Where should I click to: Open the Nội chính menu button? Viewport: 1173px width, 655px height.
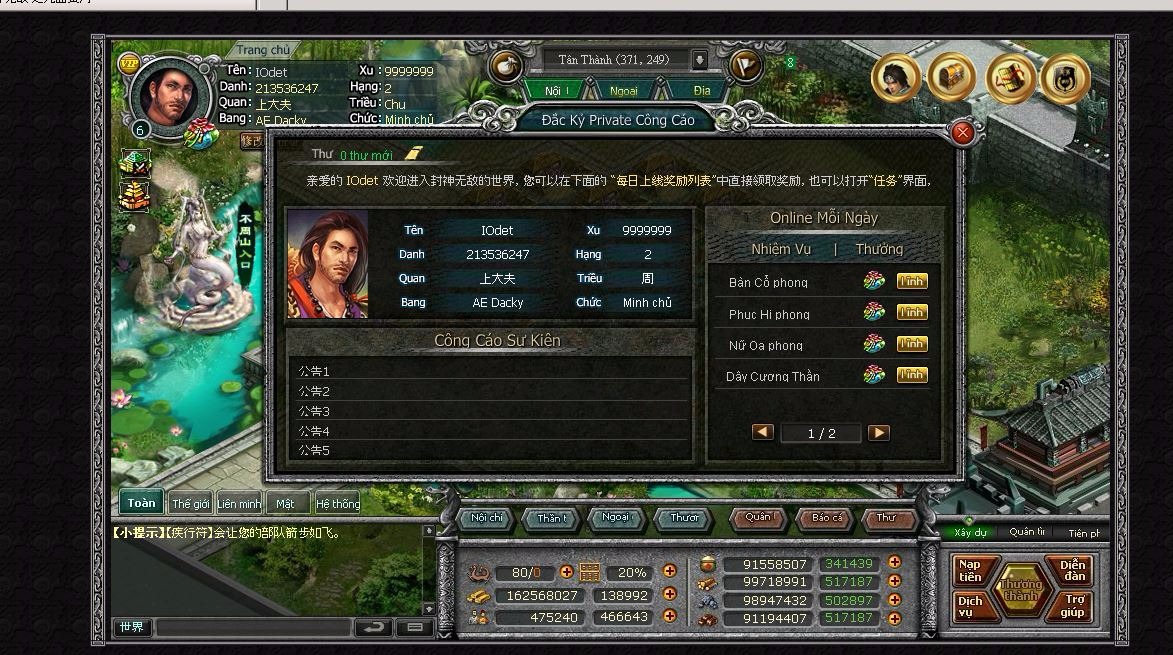[487, 518]
